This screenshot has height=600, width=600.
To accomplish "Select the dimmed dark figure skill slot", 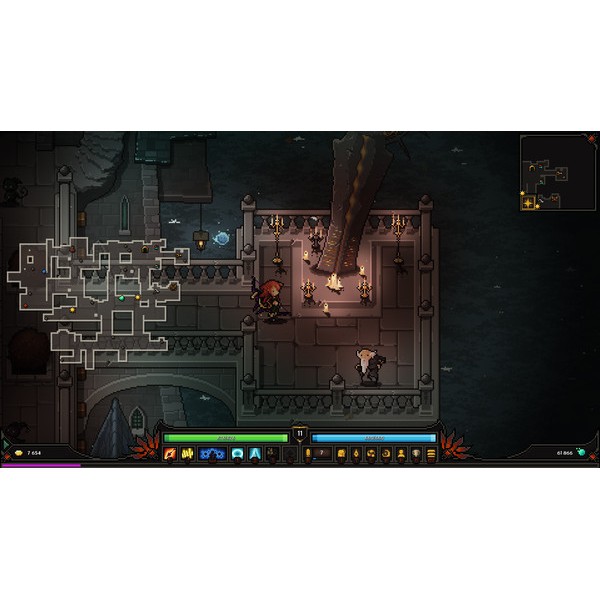I will (271, 454).
